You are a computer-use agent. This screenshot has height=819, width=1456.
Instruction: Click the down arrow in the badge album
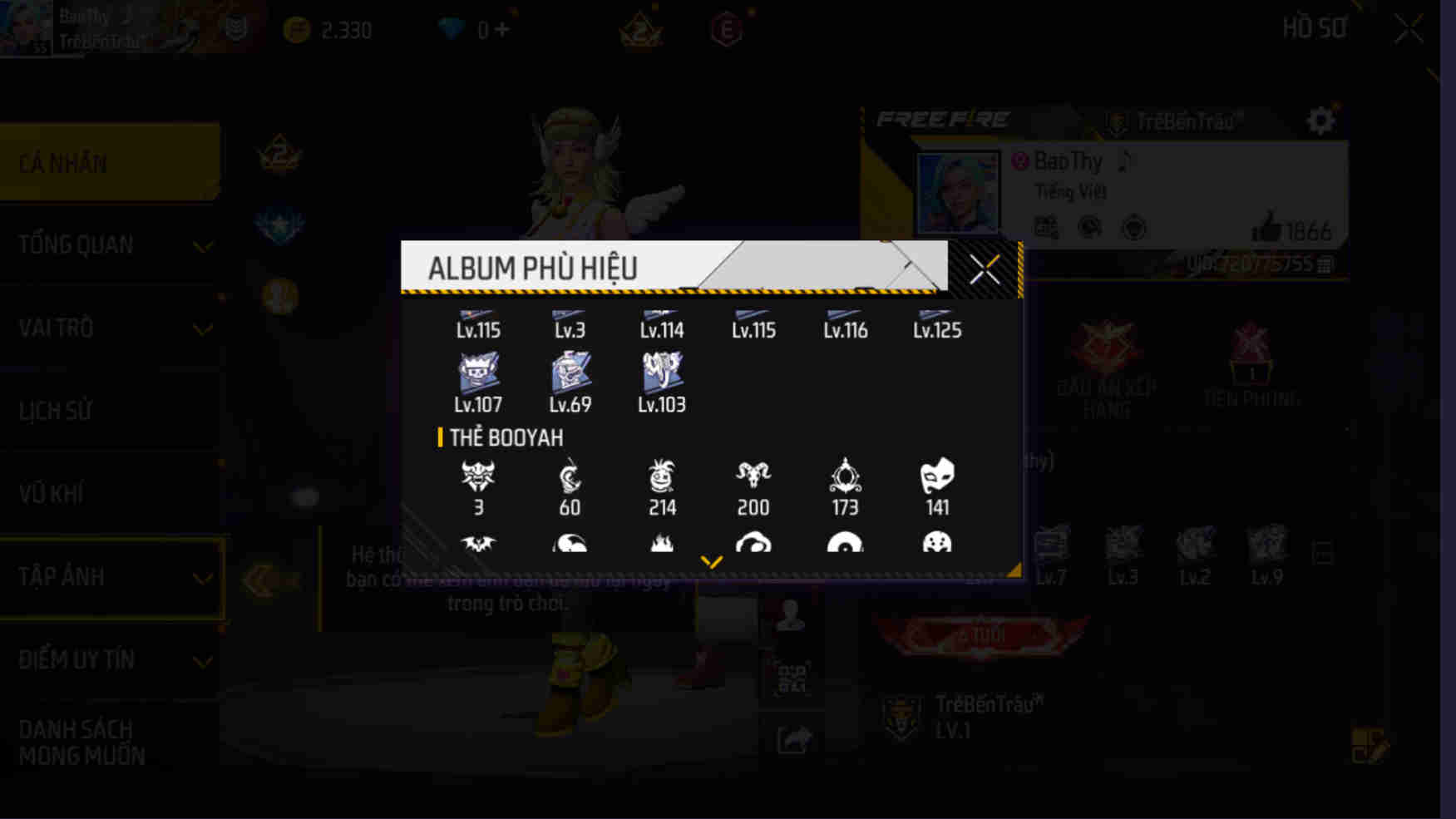coord(711,561)
